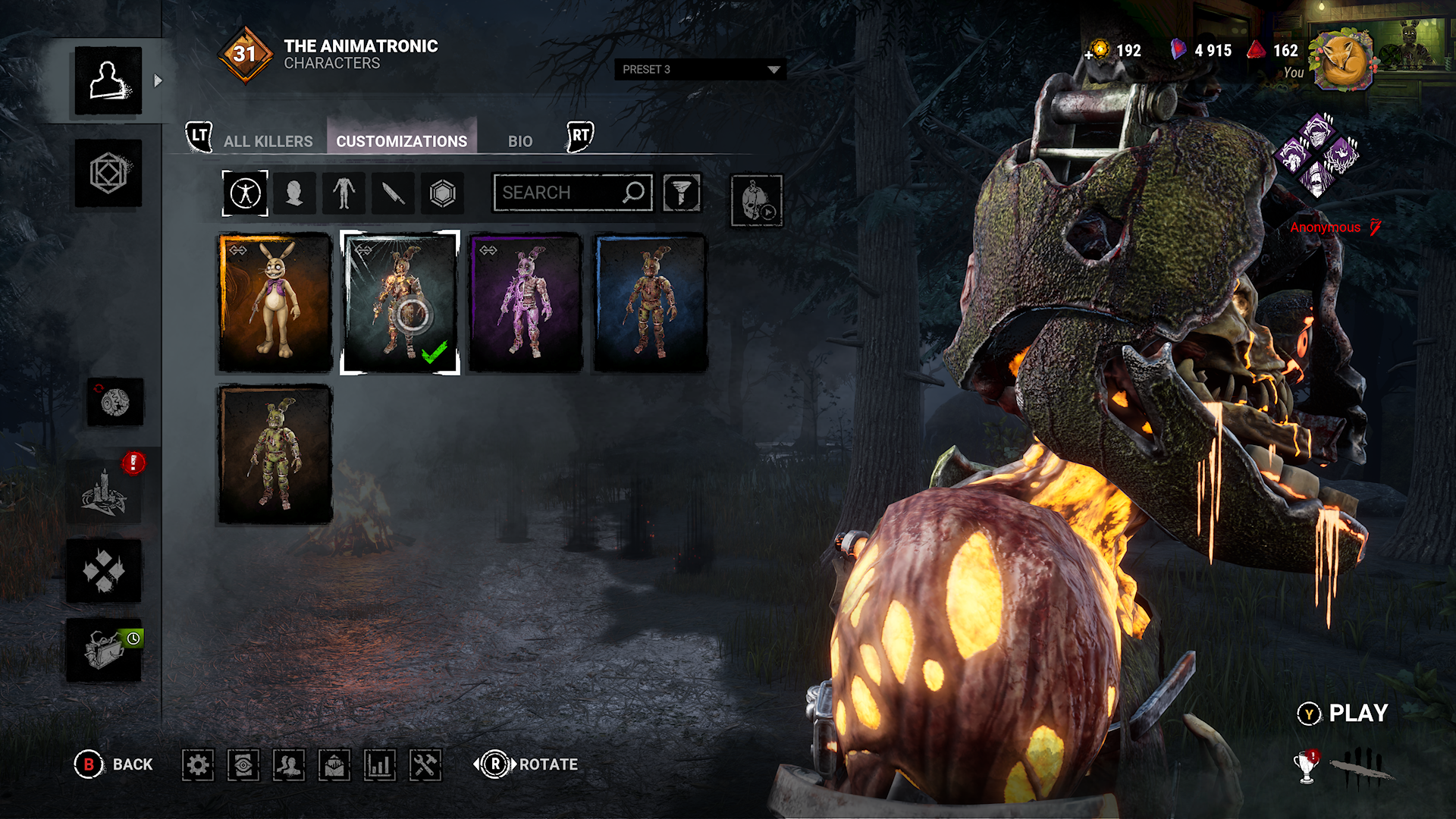This screenshot has height=819, width=1456.
Task: Open the player fox avatar profile
Action: click(x=1345, y=61)
